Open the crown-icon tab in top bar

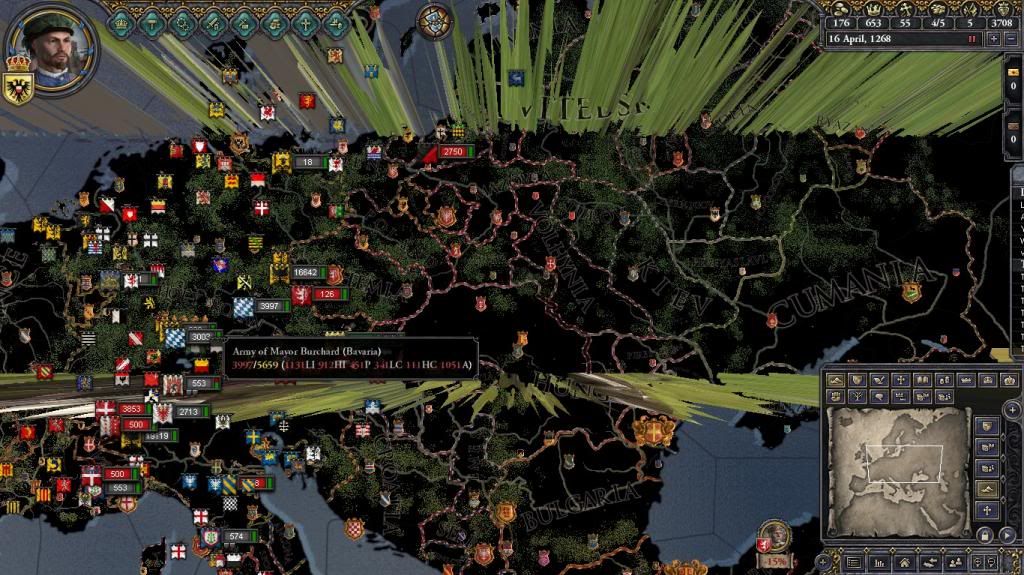click(x=121, y=21)
